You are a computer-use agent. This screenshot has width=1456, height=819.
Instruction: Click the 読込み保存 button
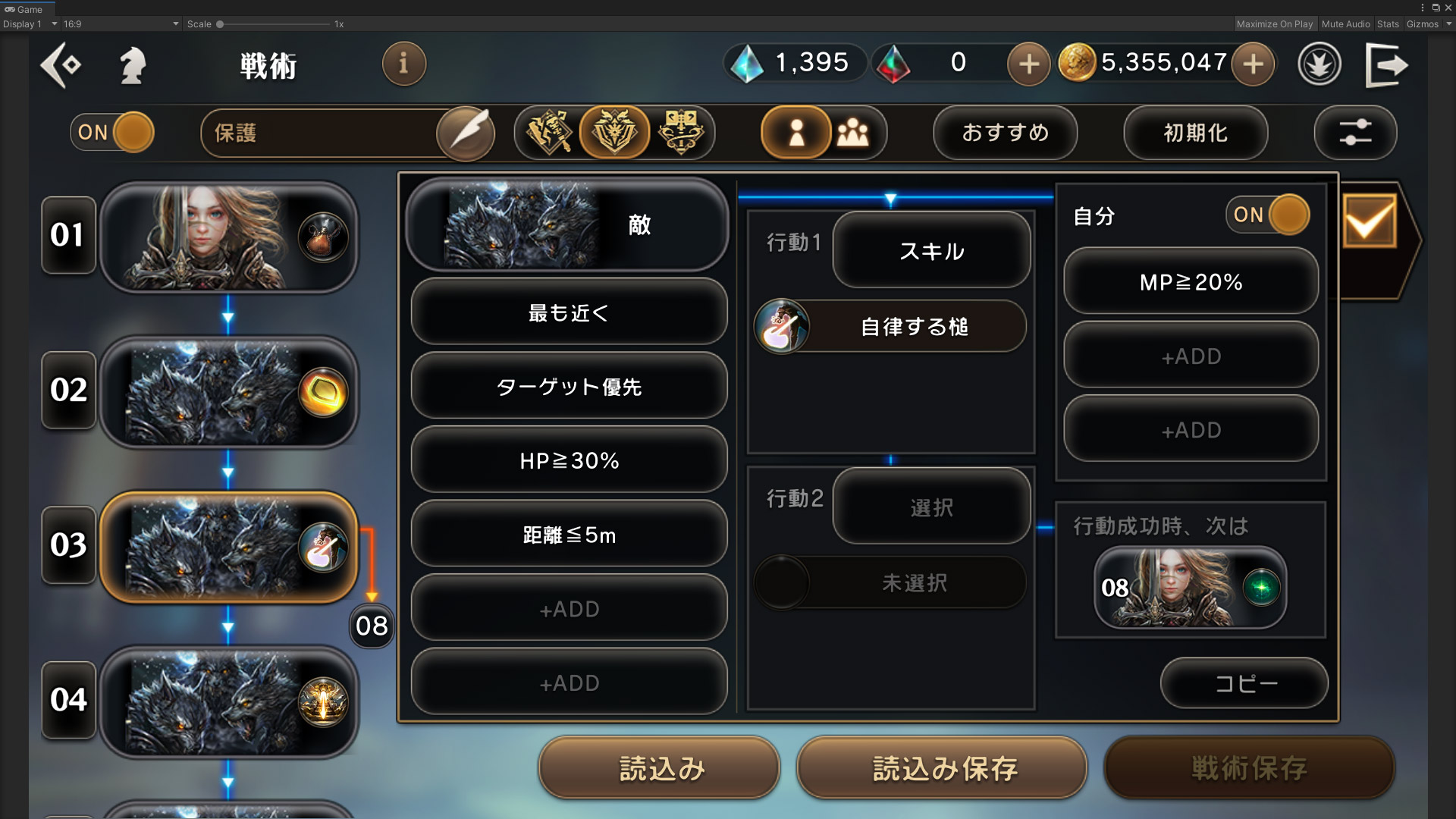pos(943,768)
